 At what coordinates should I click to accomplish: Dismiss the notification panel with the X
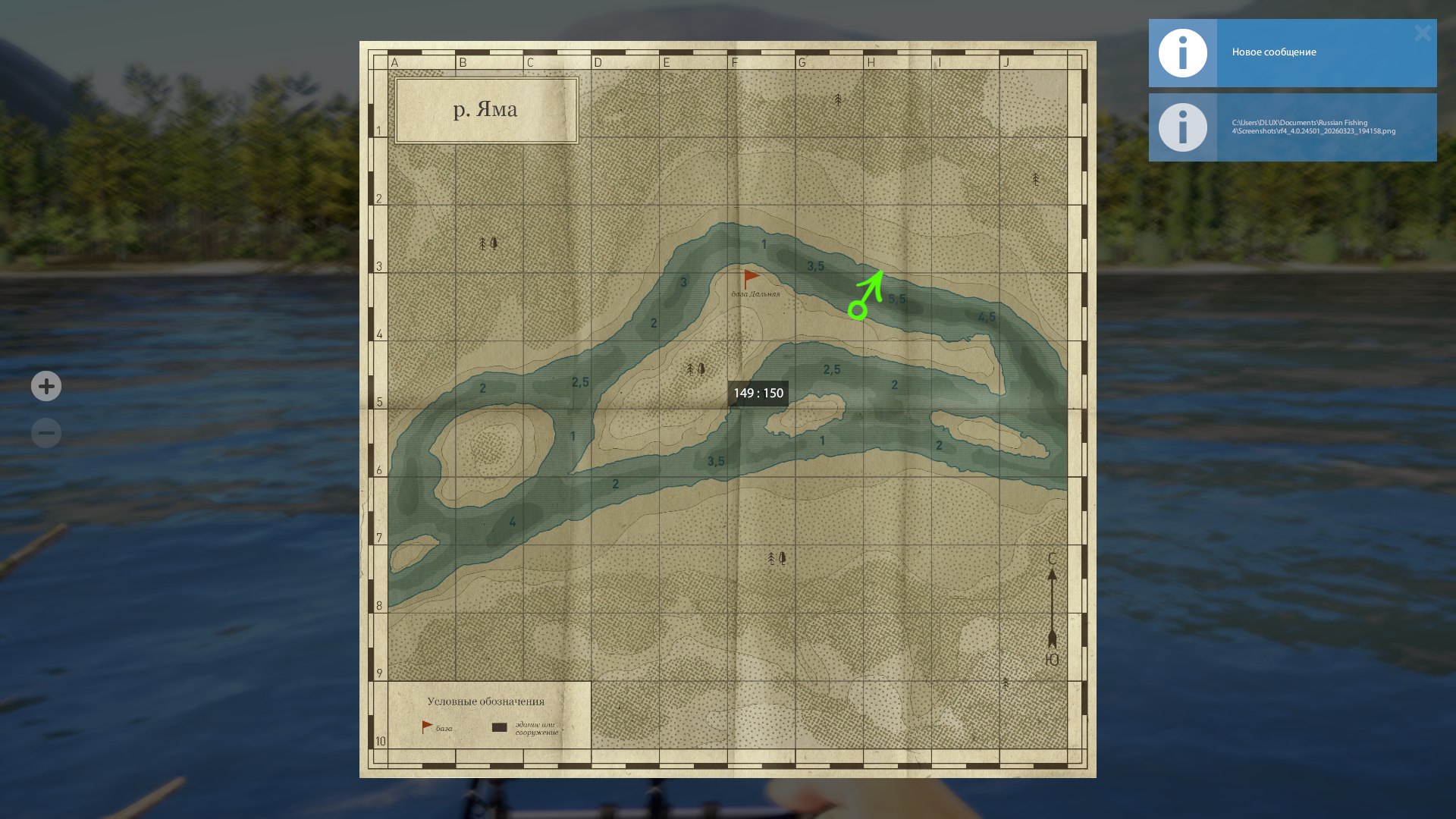pyautogui.click(x=1423, y=33)
